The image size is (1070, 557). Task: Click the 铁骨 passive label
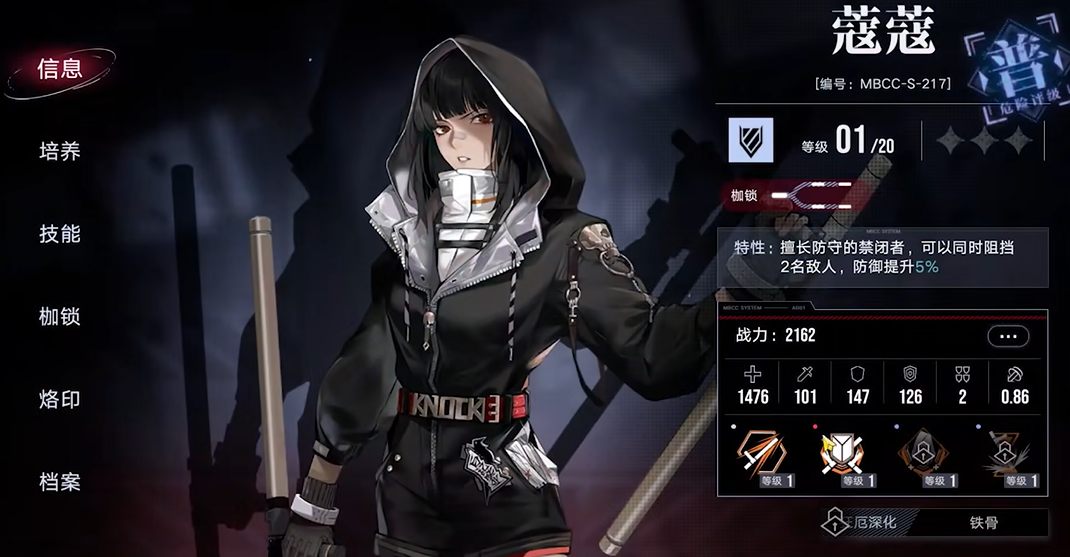click(x=983, y=522)
